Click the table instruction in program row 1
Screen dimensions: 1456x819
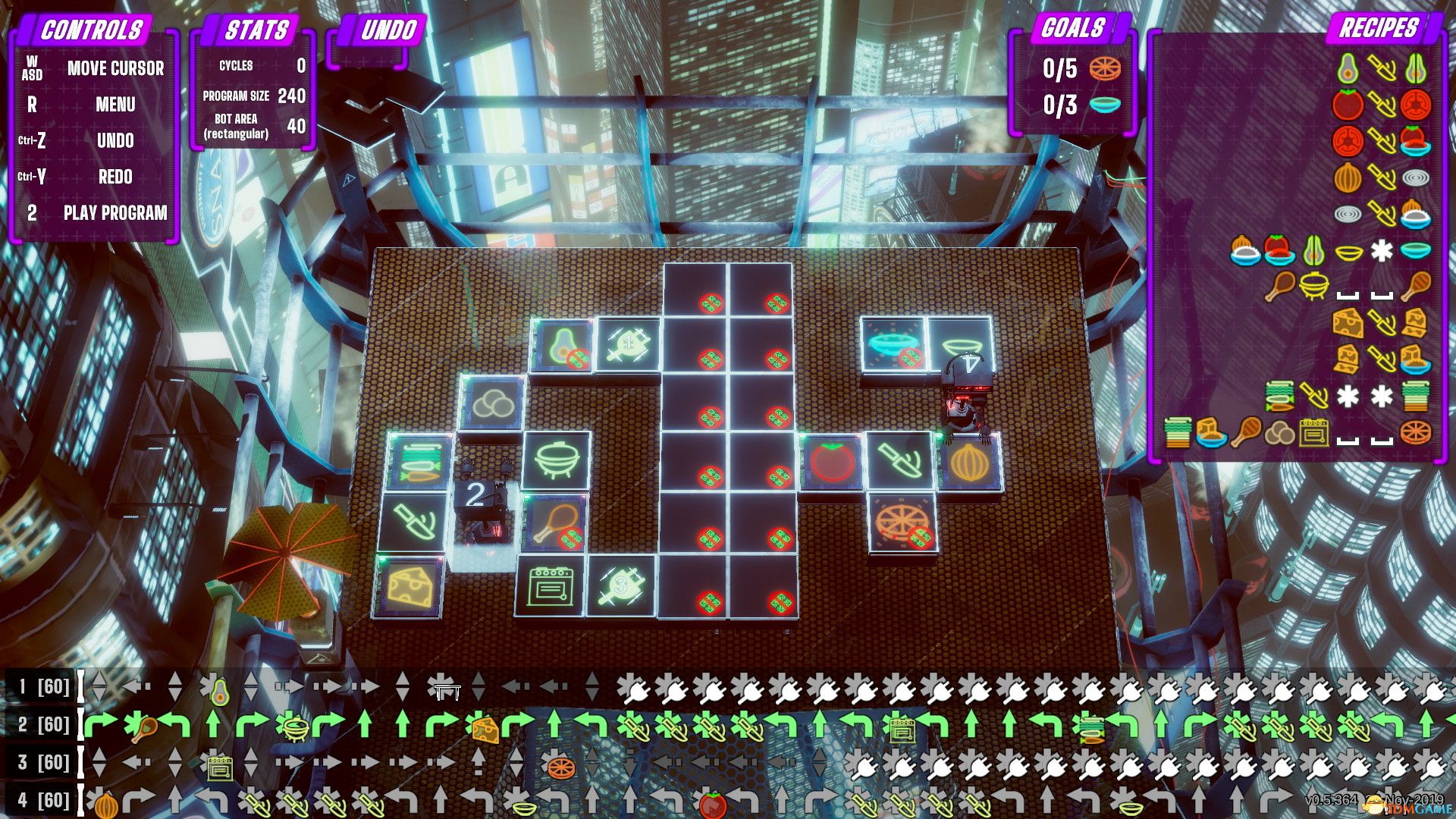pyautogui.click(x=447, y=690)
